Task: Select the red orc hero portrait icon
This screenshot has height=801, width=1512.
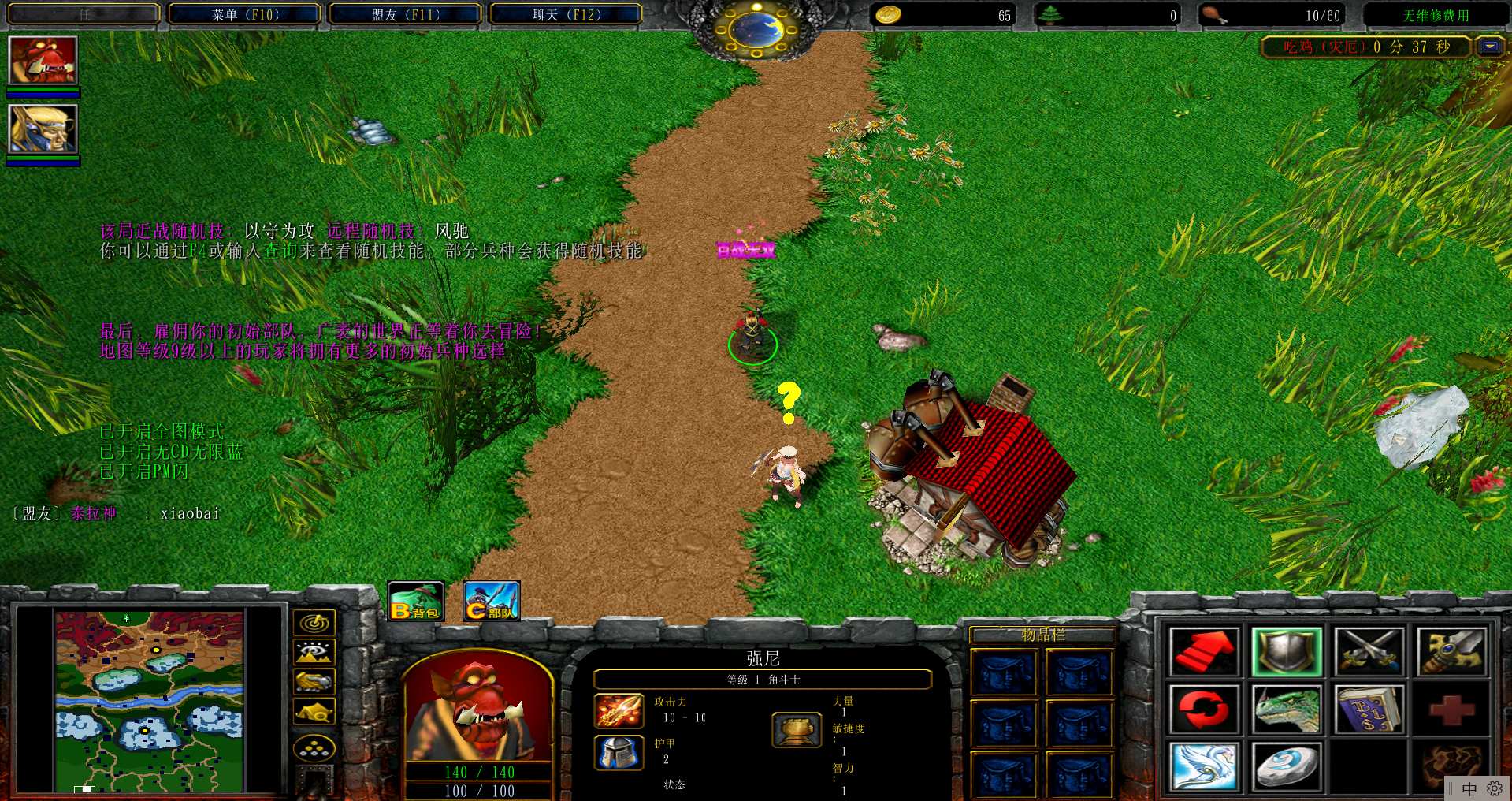Action: coord(43,61)
